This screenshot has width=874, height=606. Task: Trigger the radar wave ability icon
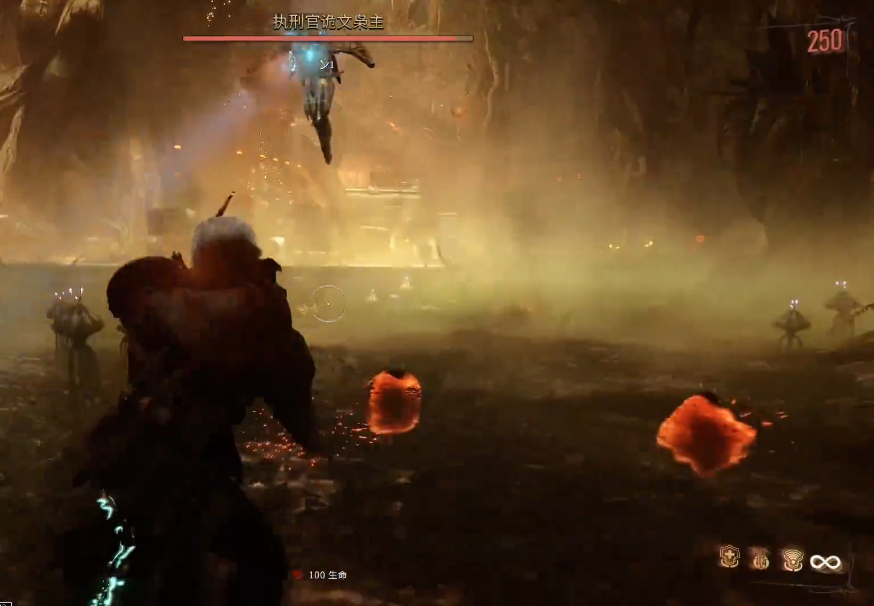coord(792,558)
